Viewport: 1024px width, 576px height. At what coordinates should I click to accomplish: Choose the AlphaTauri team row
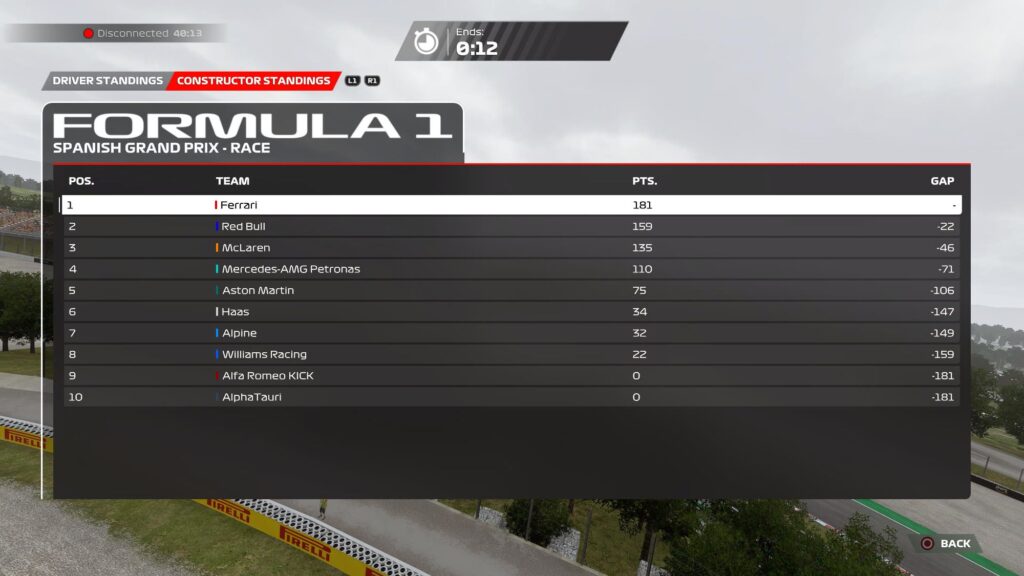(x=510, y=397)
